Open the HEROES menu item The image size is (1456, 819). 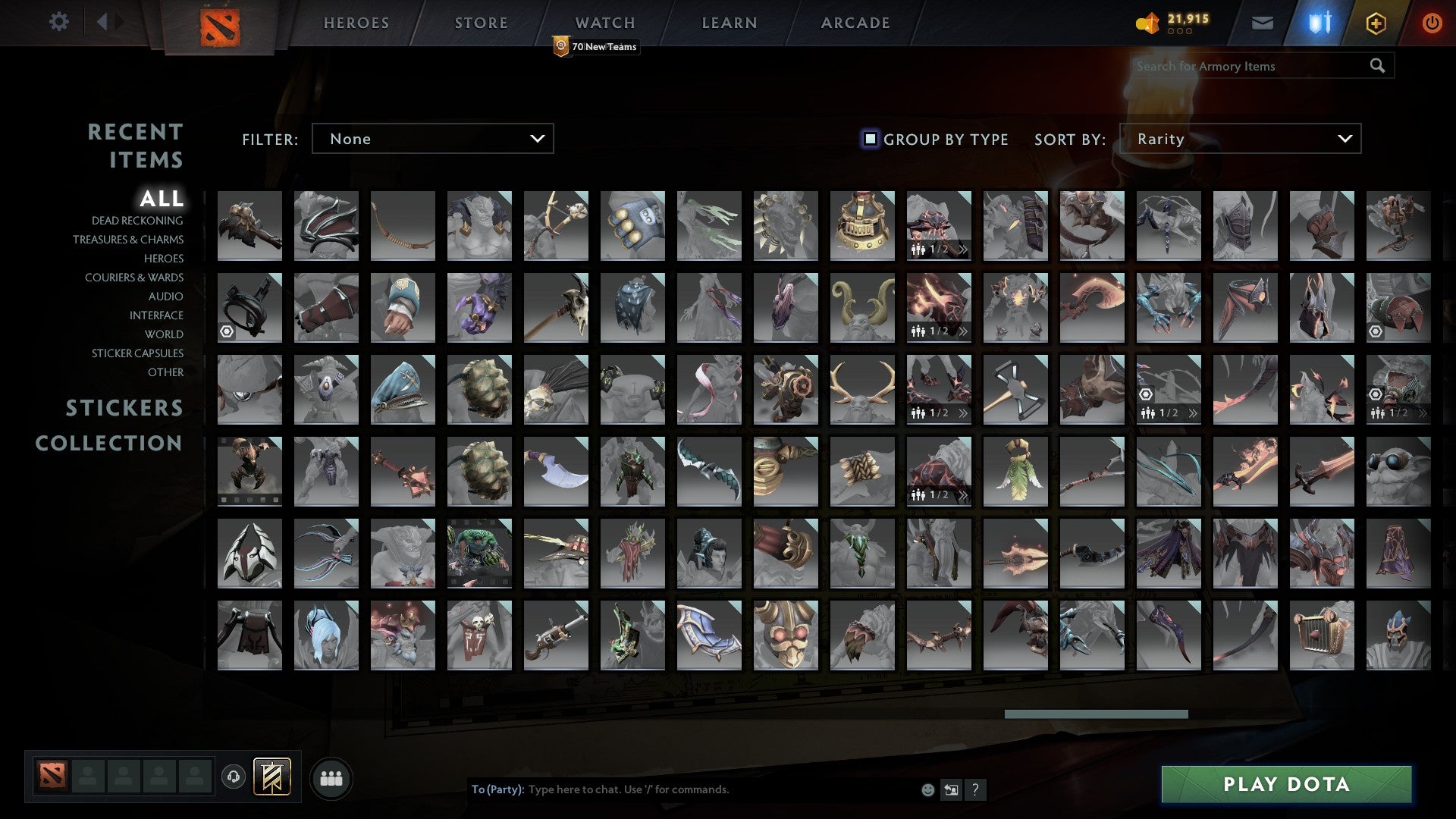point(356,22)
